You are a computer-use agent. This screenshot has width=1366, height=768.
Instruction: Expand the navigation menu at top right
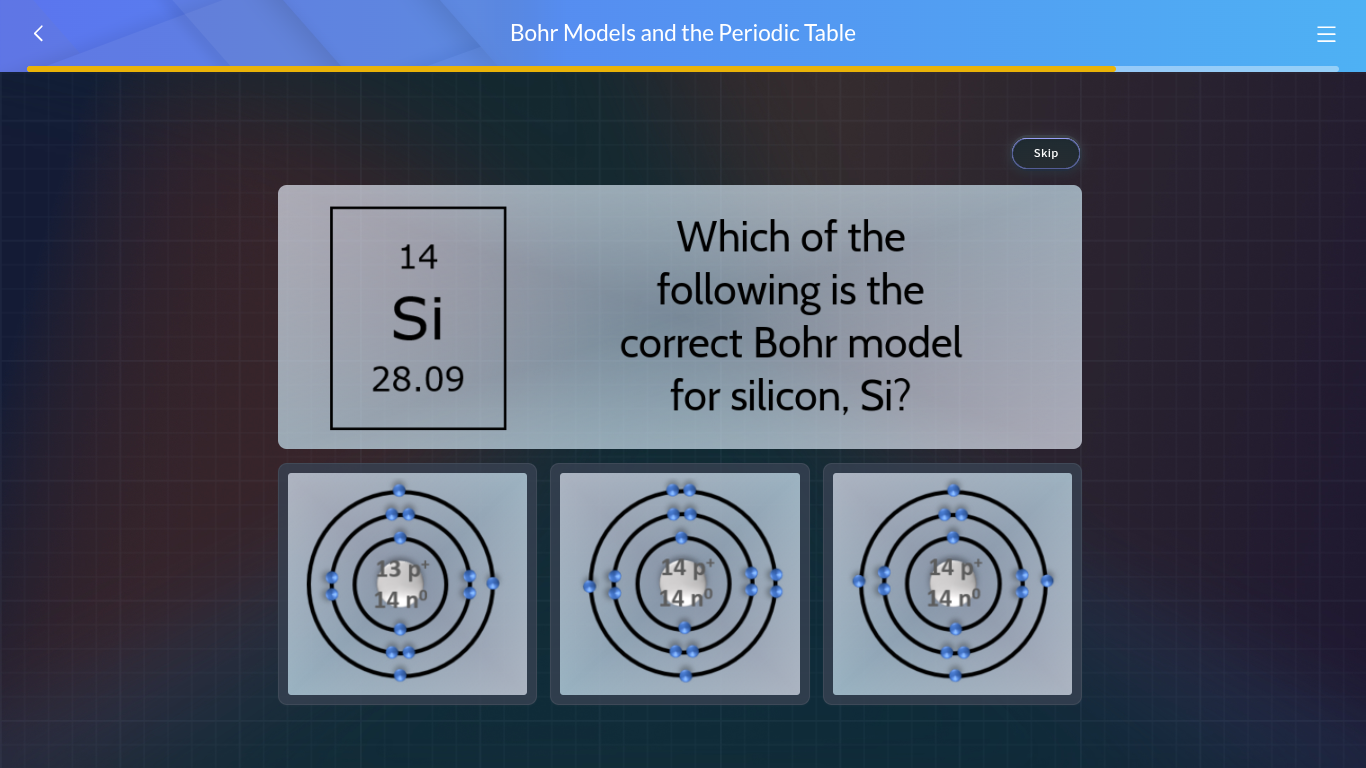[x=1326, y=34]
